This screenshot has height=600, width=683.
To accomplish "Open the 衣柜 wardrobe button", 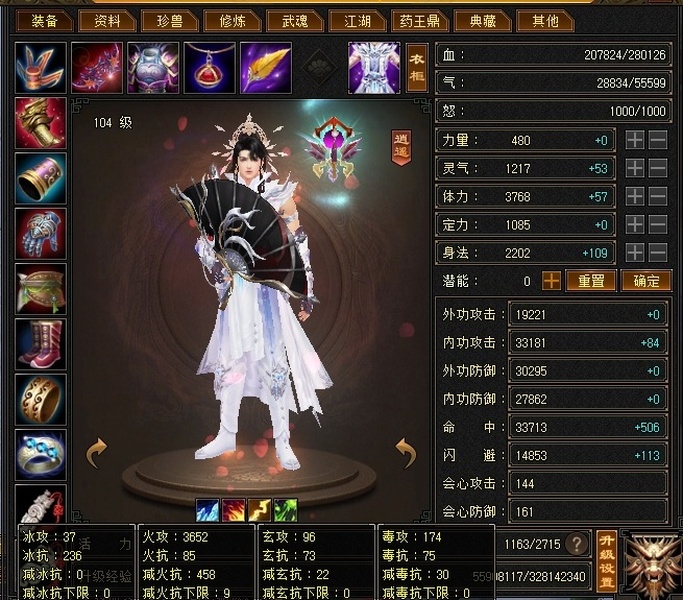I will [x=418, y=68].
